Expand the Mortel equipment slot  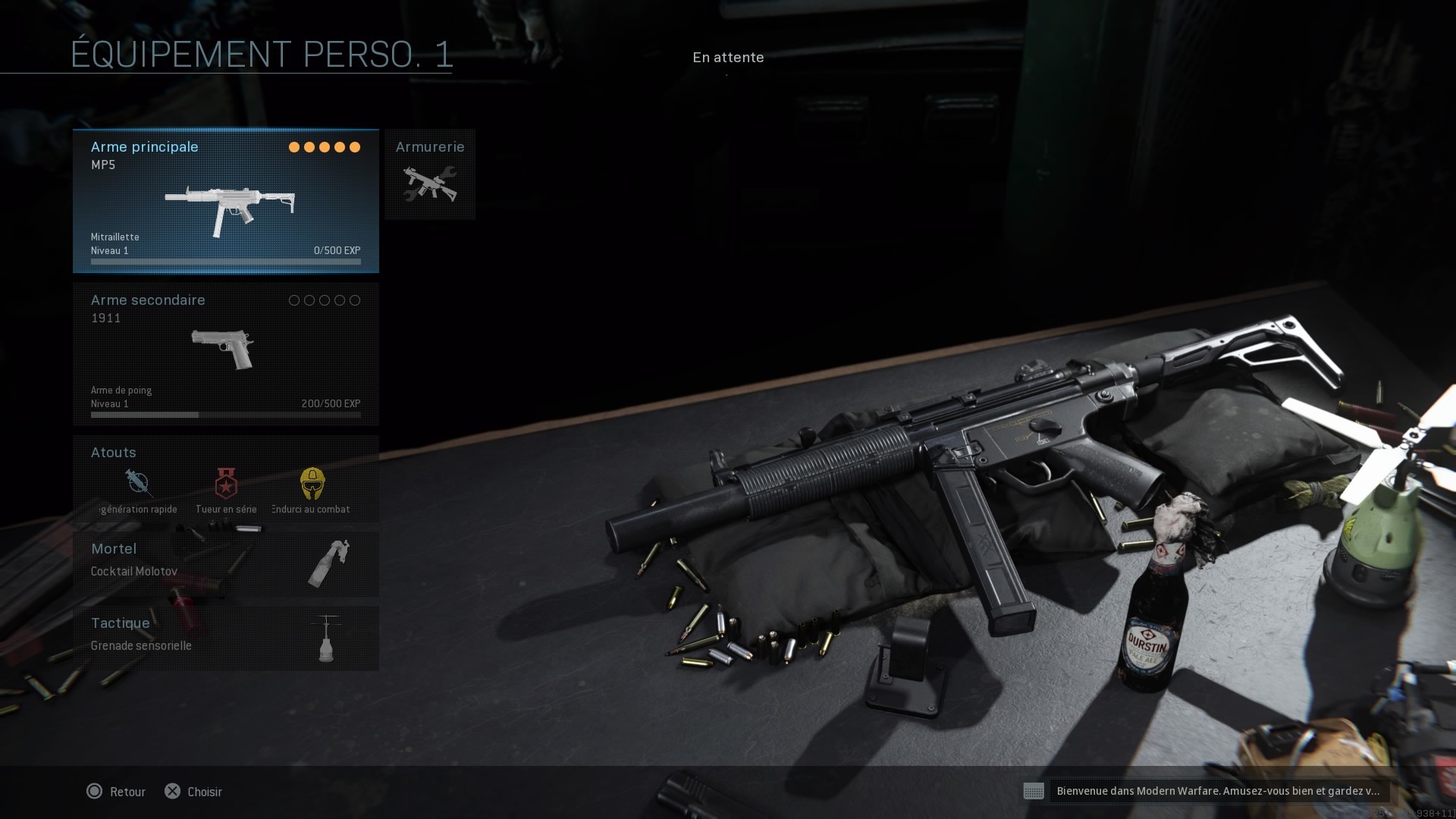225,563
